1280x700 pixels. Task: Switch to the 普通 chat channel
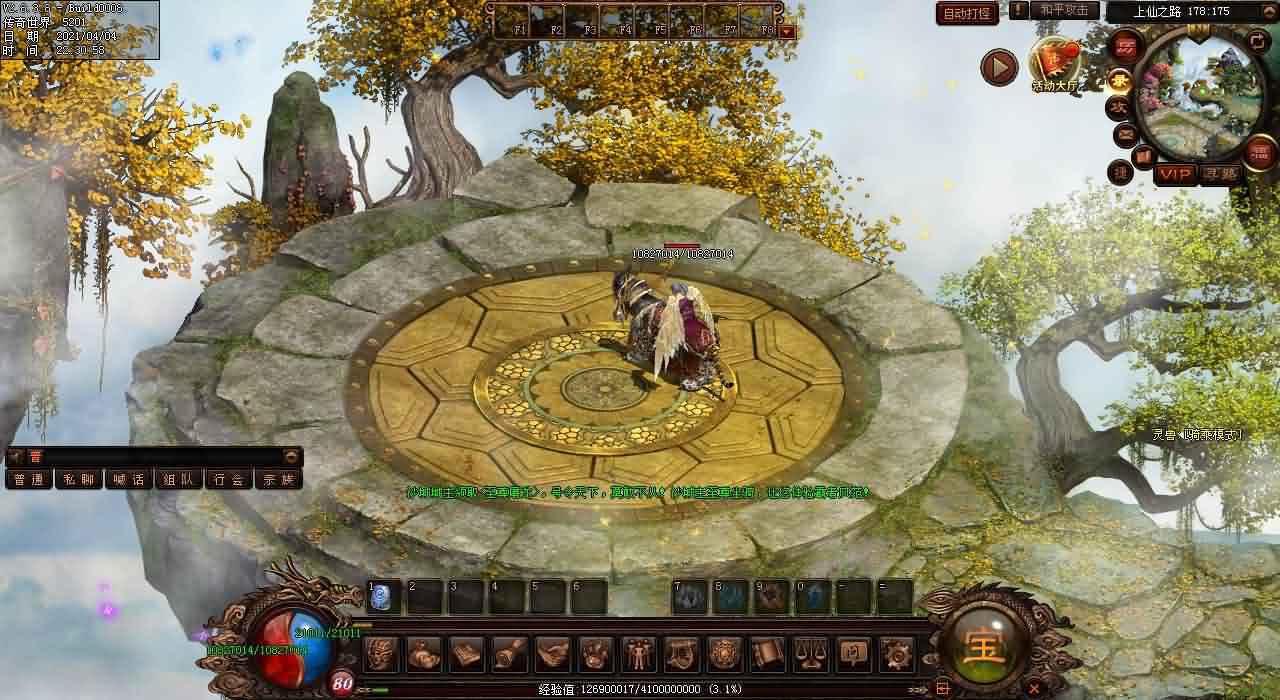(x=29, y=479)
